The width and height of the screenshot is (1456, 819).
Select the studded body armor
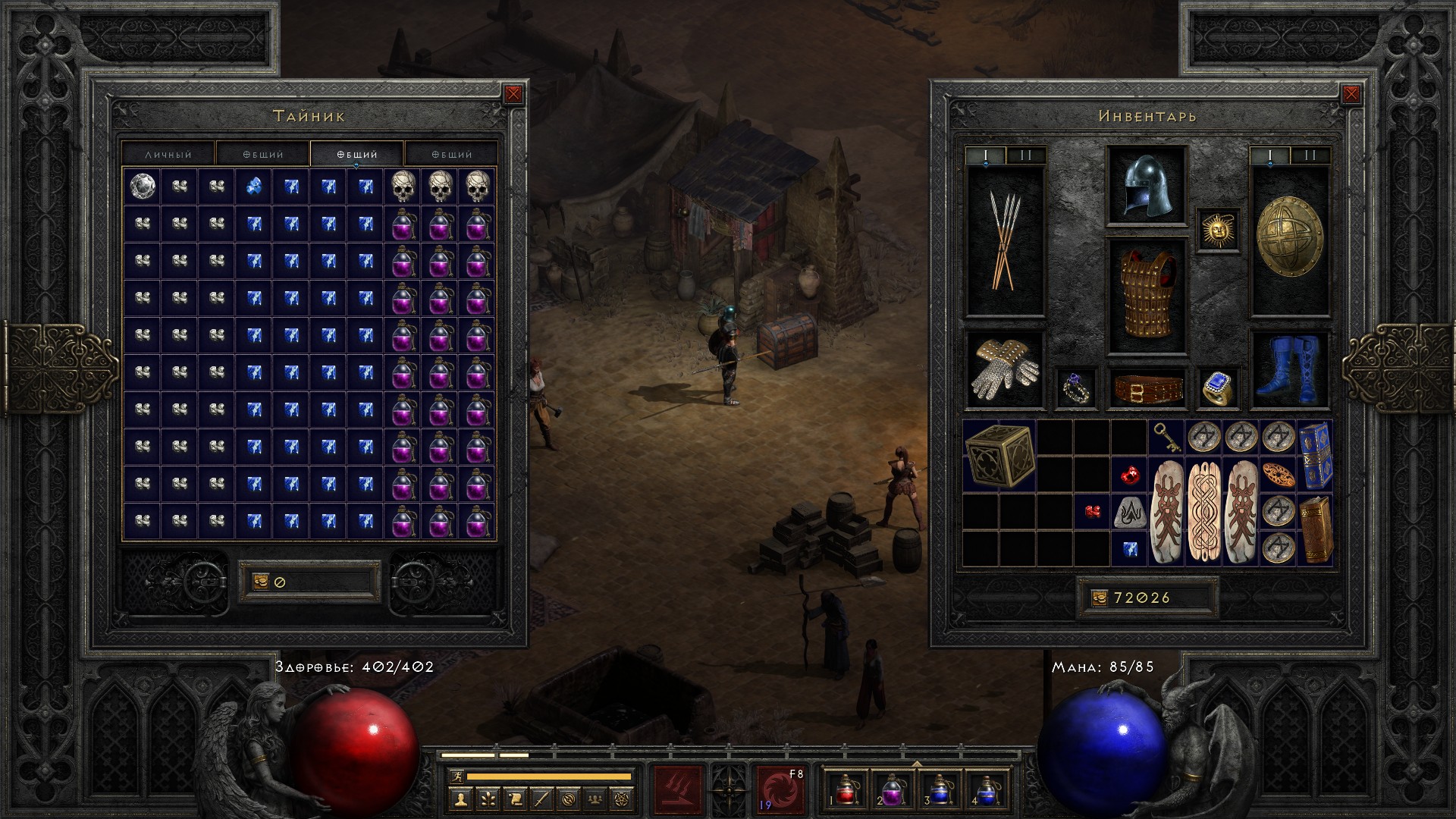(x=1146, y=295)
